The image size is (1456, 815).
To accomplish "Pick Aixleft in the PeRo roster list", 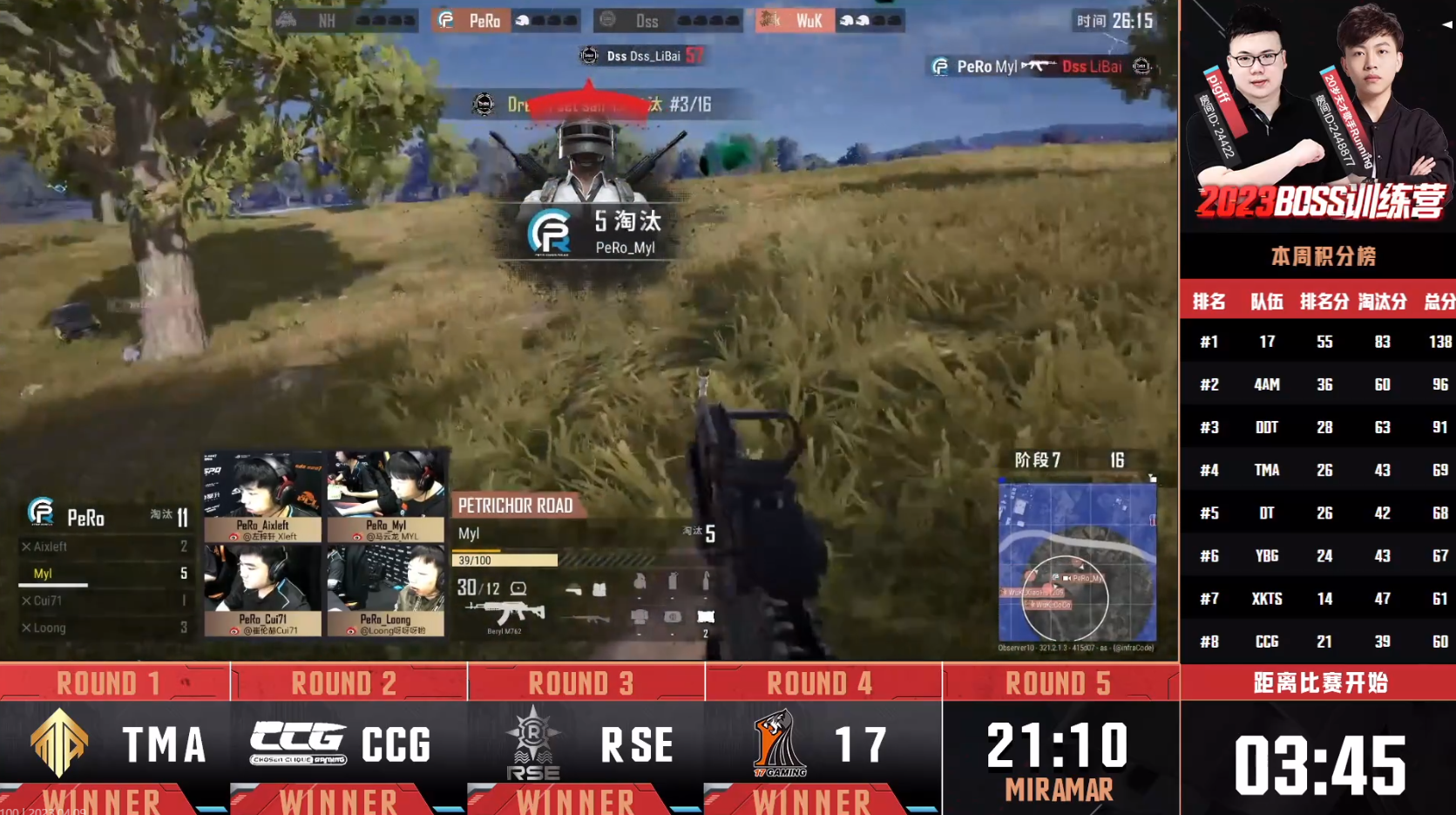I will pos(105,547).
